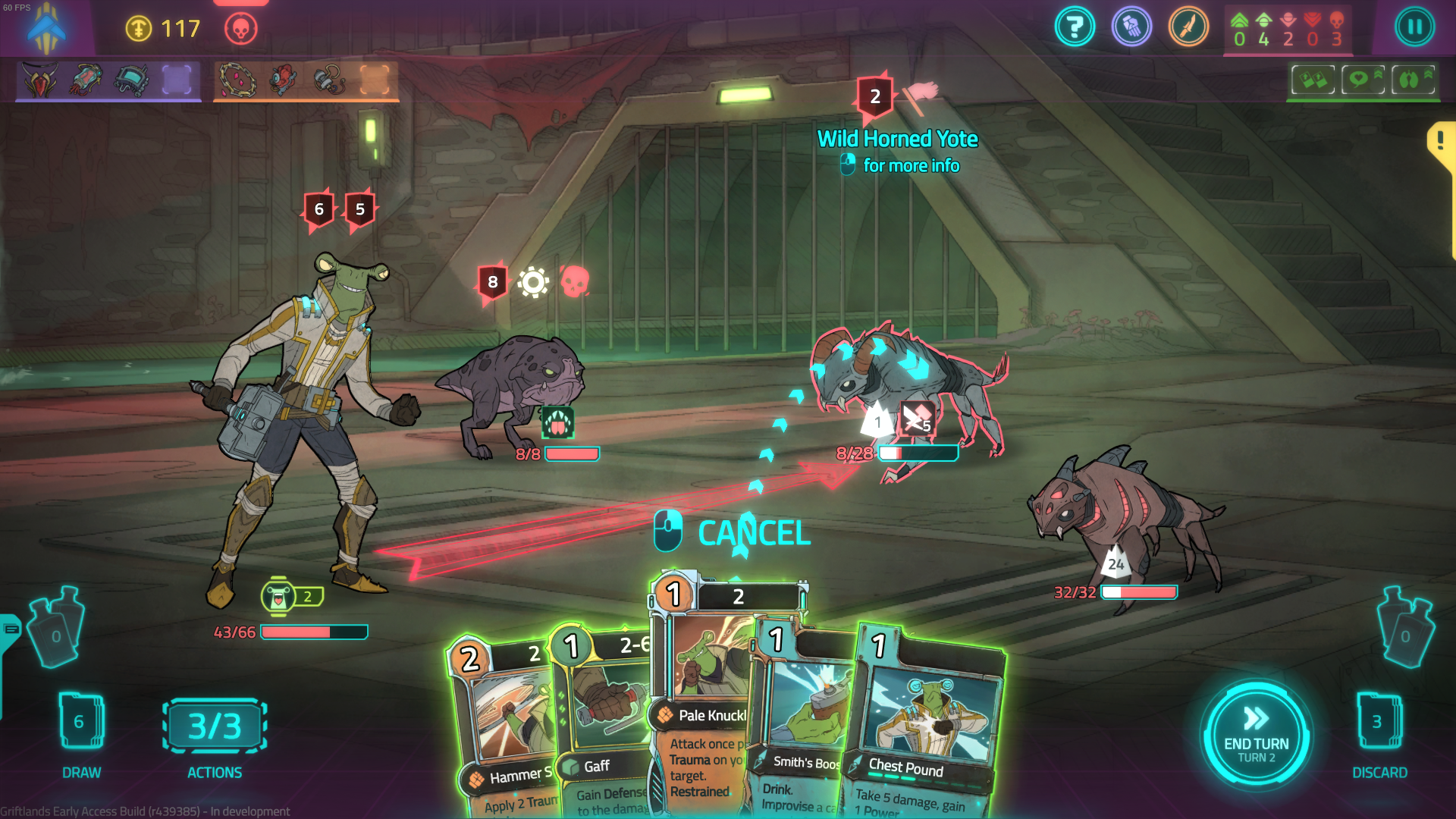This screenshot has width=1456, height=819.
Task: Inspect the red horned necklace graft
Action: point(41,80)
